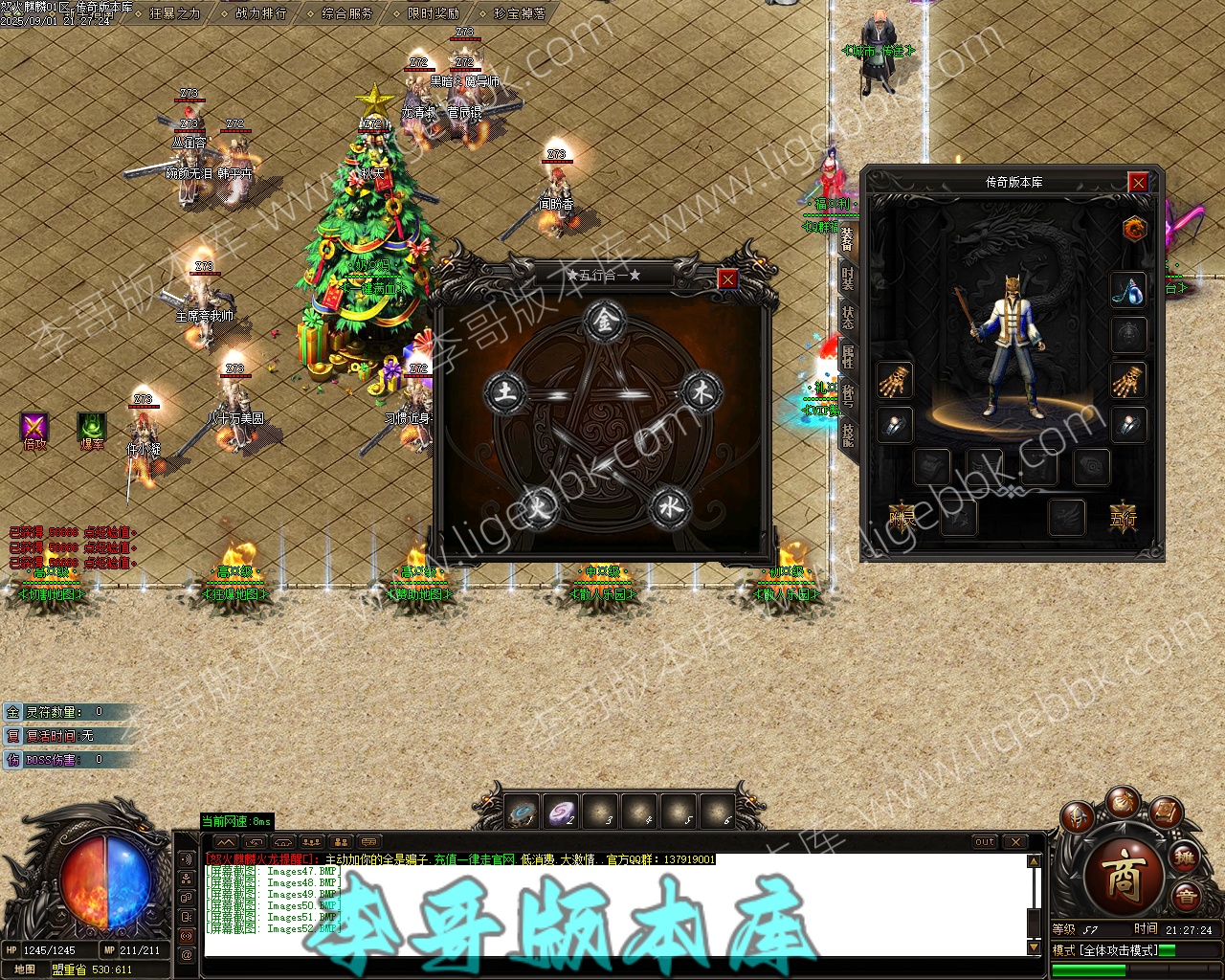Image resolution: width=1225 pixels, height=980 pixels.
Task: Open the 商 shop round button
Action: (1125, 877)
